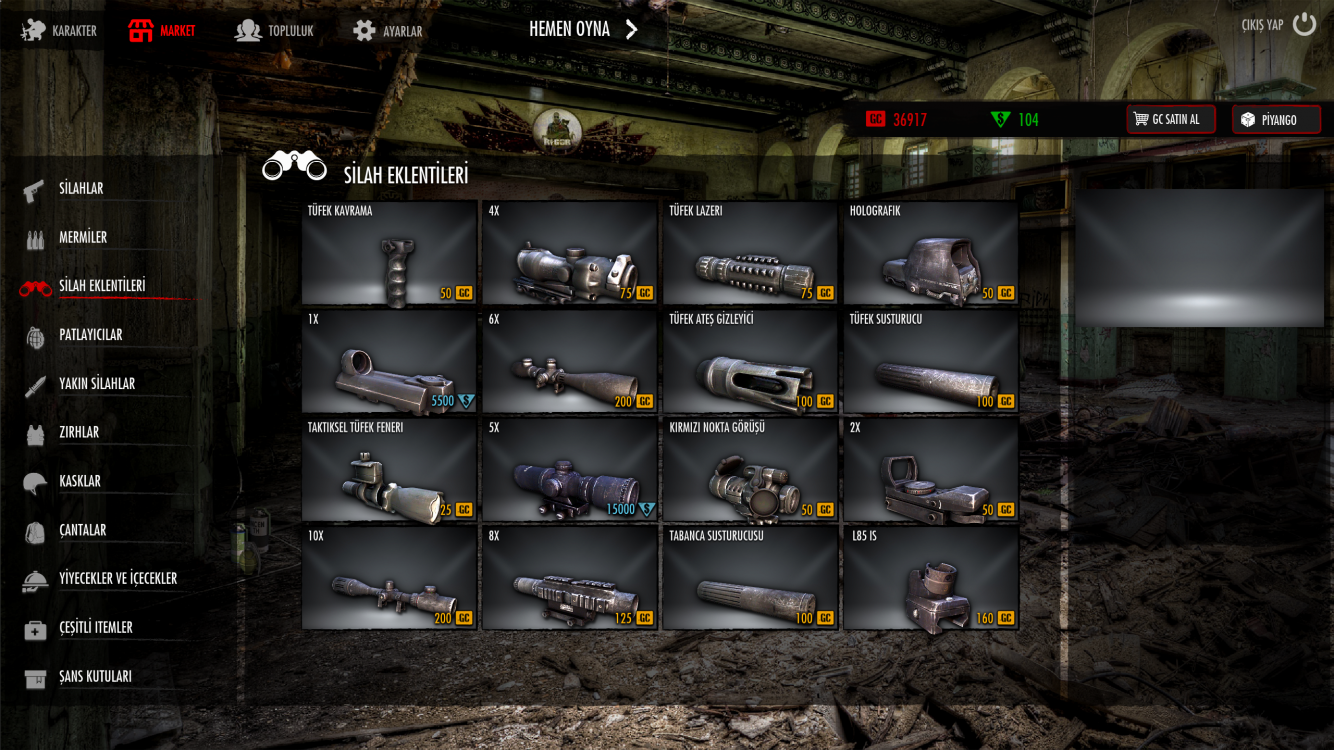Image resolution: width=1334 pixels, height=750 pixels.
Task: Select the Tüfek Susturucu item
Action: pyautogui.click(x=930, y=361)
